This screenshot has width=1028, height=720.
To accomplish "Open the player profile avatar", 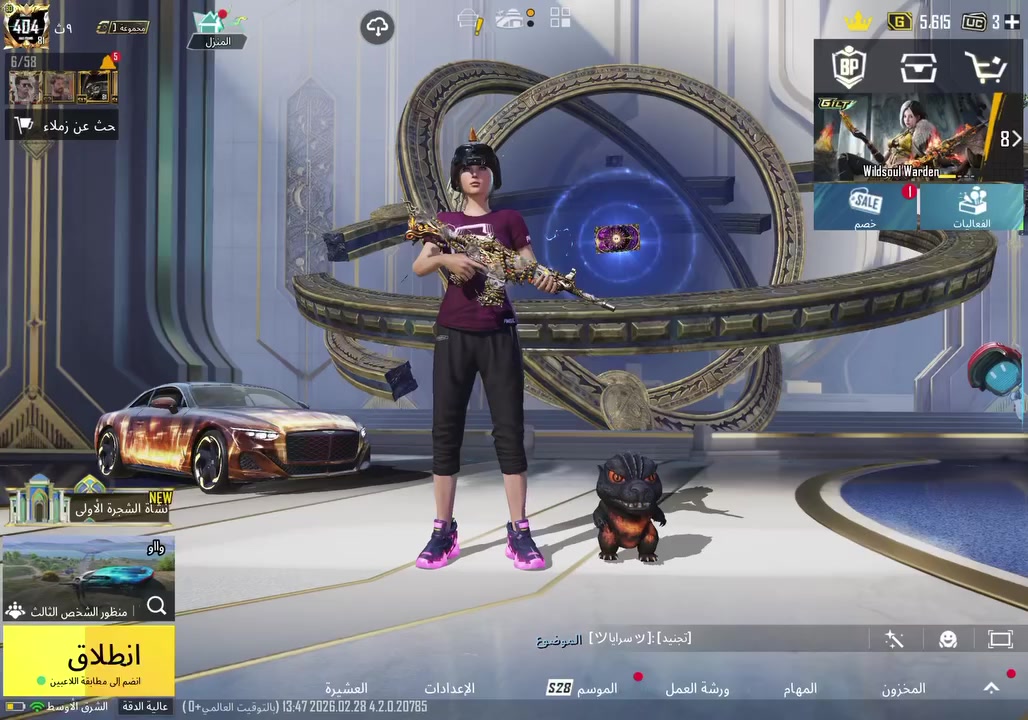I will (x=25, y=25).
